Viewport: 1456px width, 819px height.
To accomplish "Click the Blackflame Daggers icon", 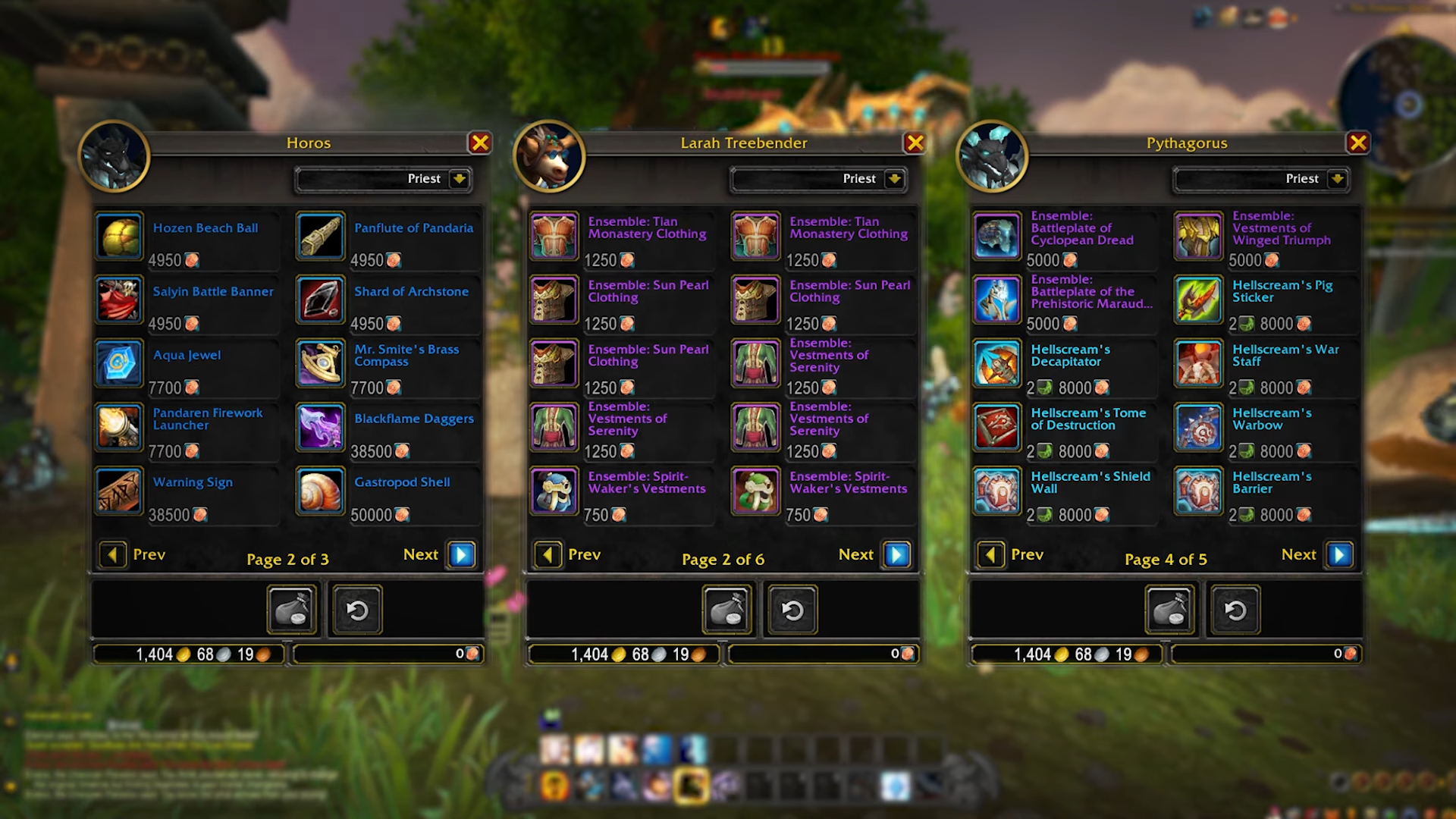I will (321, 427).
